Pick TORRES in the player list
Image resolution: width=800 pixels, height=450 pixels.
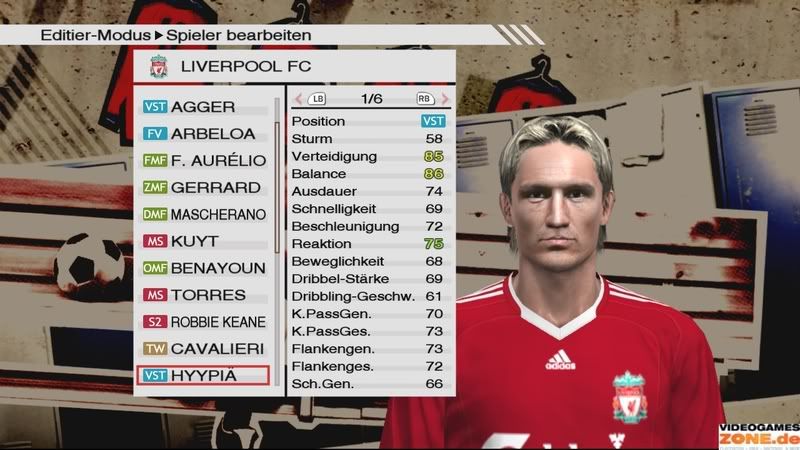click(203, 295)
